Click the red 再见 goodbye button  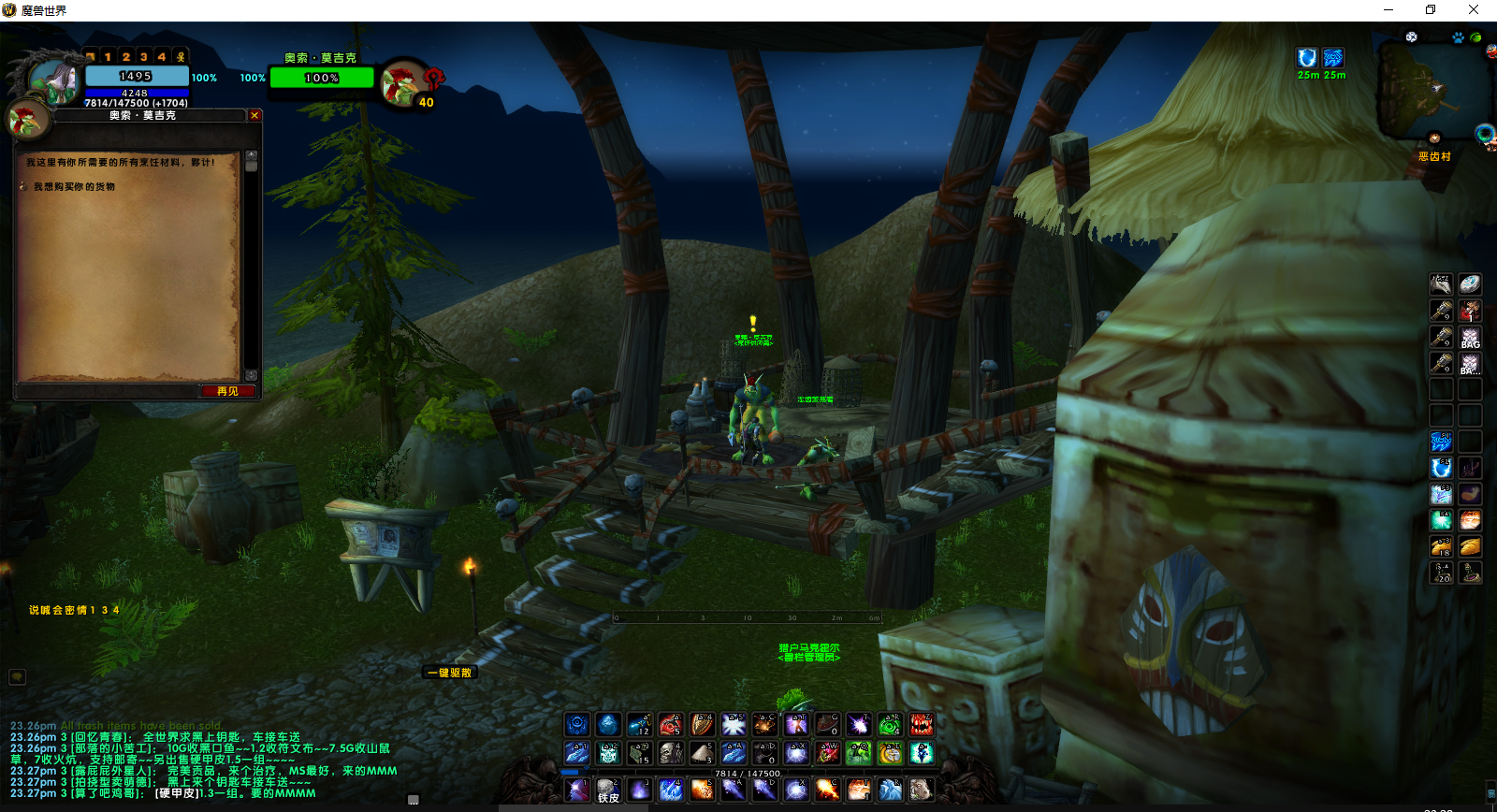[227, 391]
